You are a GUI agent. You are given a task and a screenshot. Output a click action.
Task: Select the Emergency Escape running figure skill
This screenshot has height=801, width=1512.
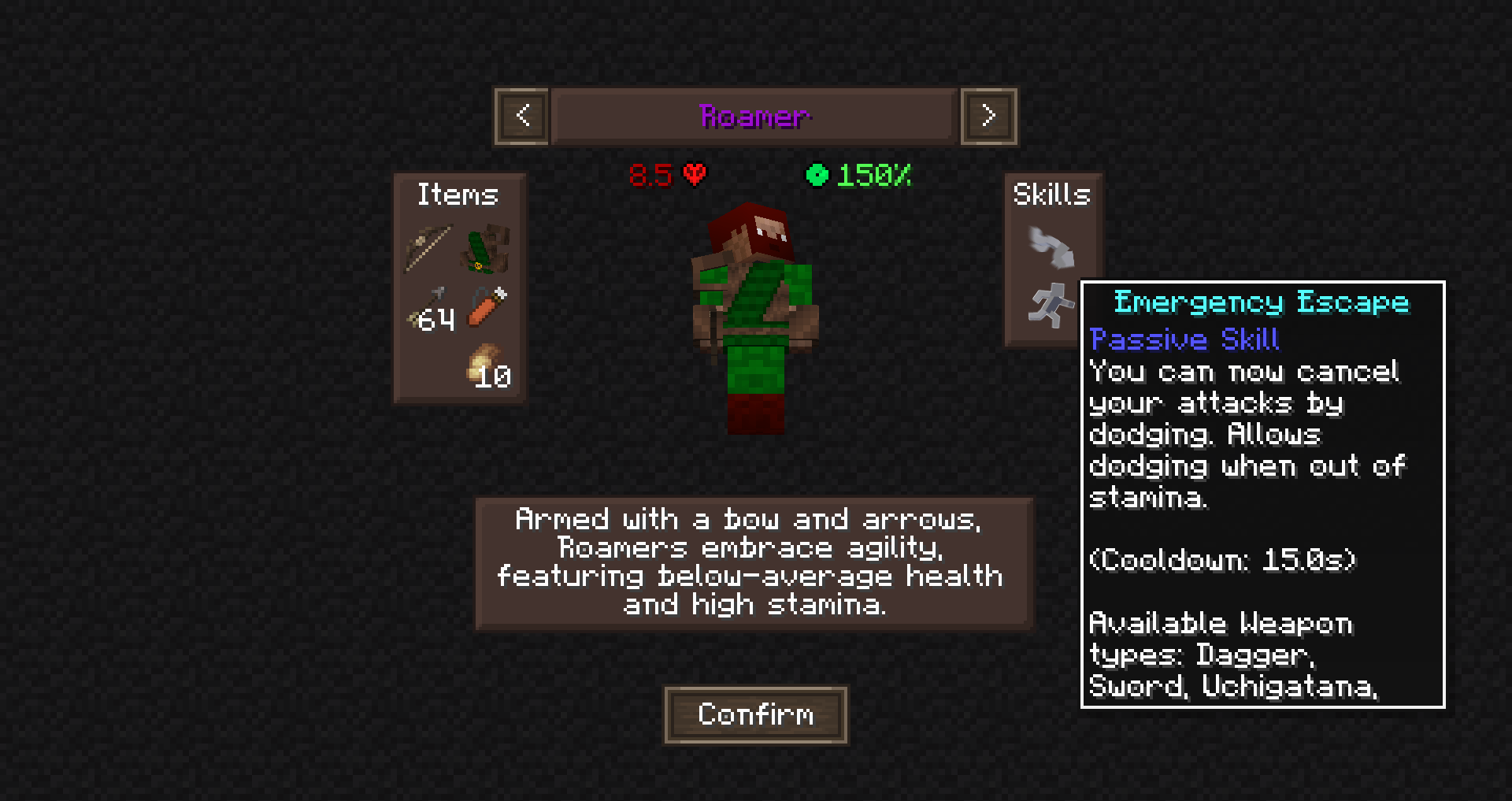(1050, 306)
